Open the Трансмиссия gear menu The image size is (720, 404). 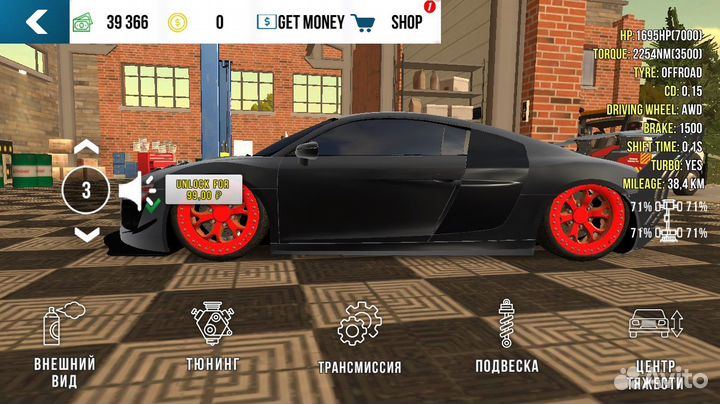pyautogui.click(x=359, y=338)
